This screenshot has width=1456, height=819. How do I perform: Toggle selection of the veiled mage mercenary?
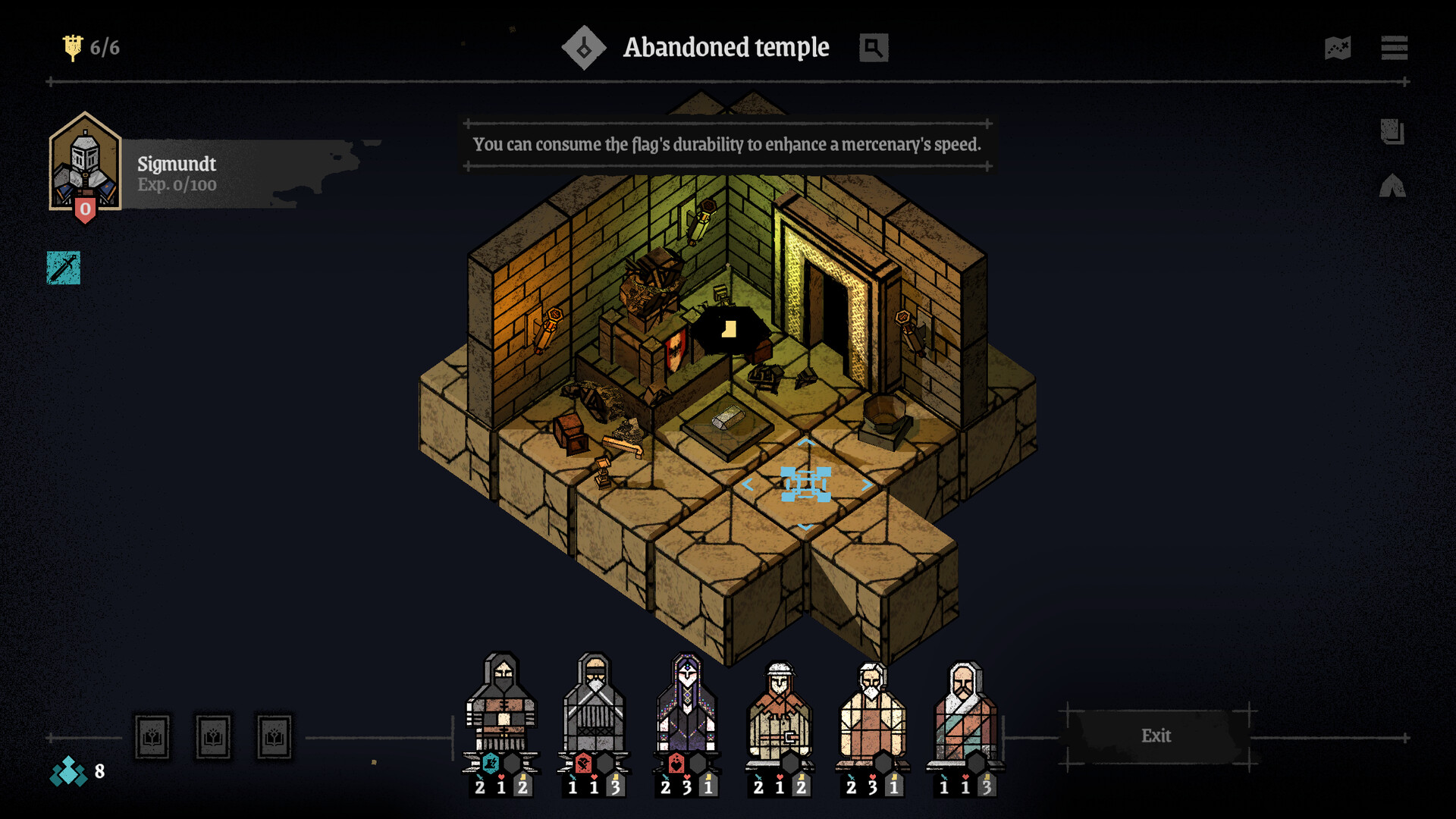(x=686, y=705)
